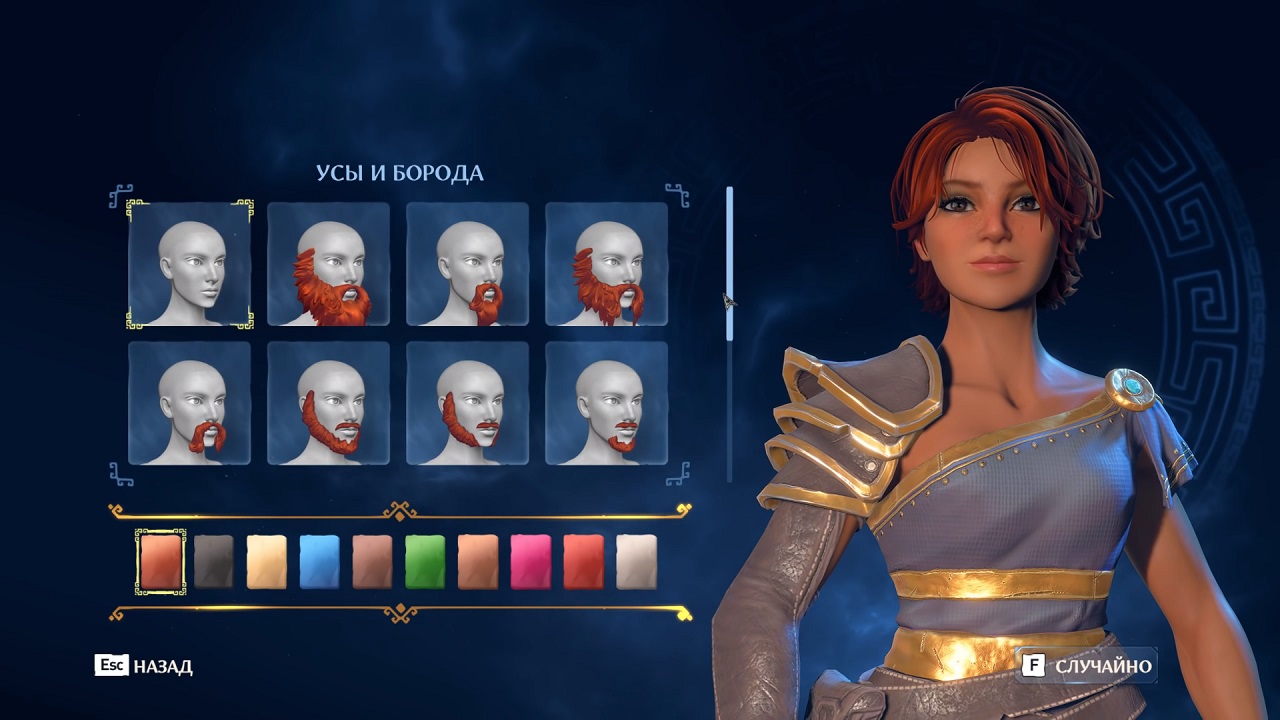Choose the green beard color
The height and width of the screenshot is (720, 1280).
coord(423,558)
